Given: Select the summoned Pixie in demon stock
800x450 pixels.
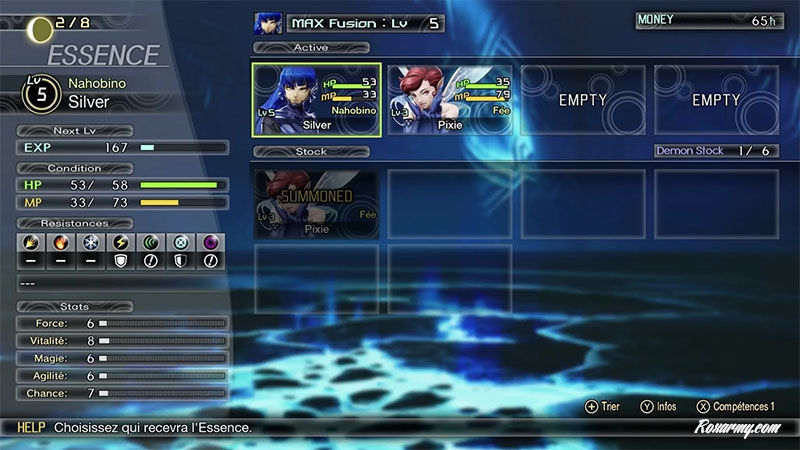Looking at the screenshot, I should click(316, 203).
